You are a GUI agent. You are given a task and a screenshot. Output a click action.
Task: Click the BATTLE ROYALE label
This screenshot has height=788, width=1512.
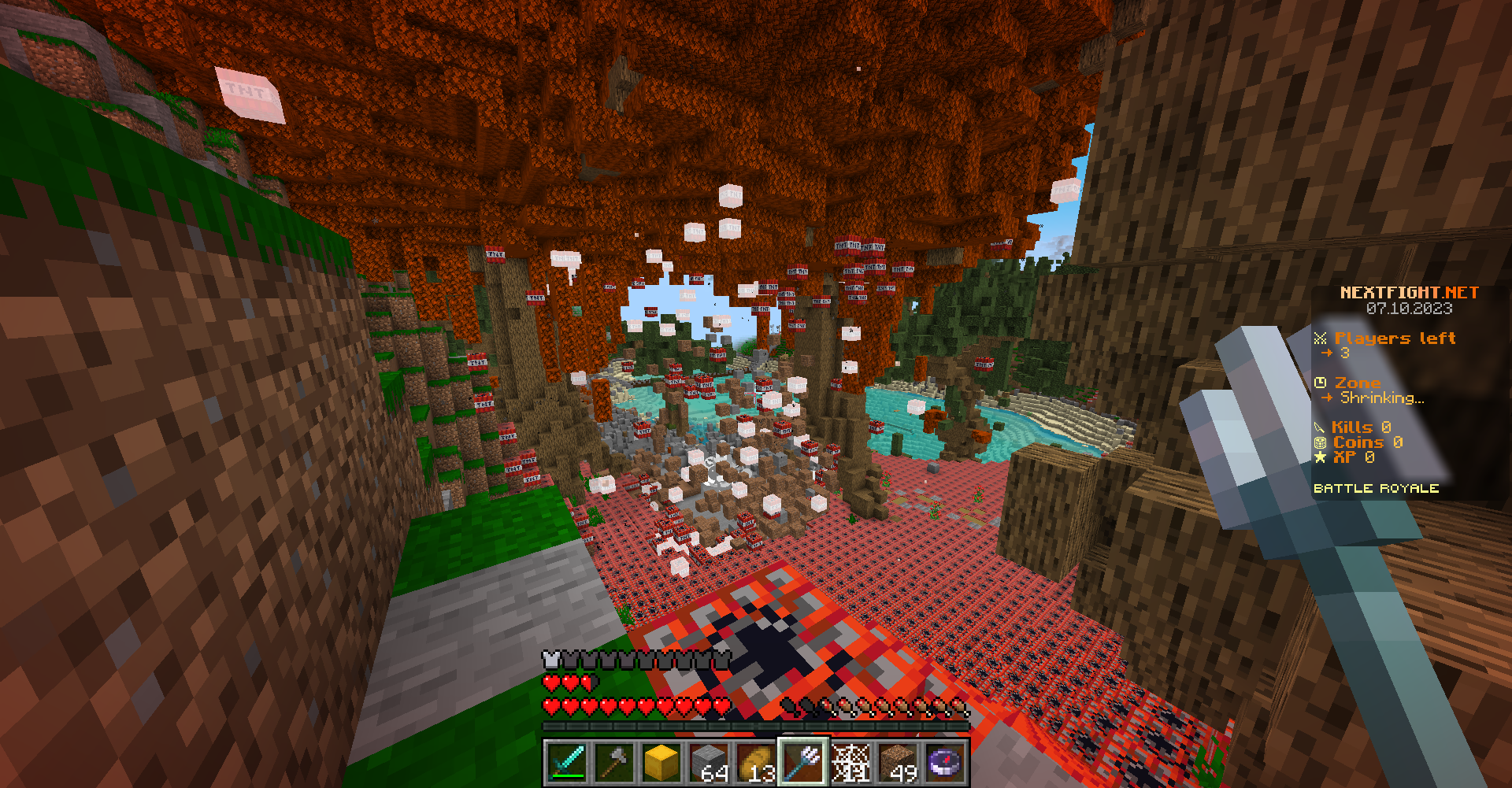tap(1377, 487)
